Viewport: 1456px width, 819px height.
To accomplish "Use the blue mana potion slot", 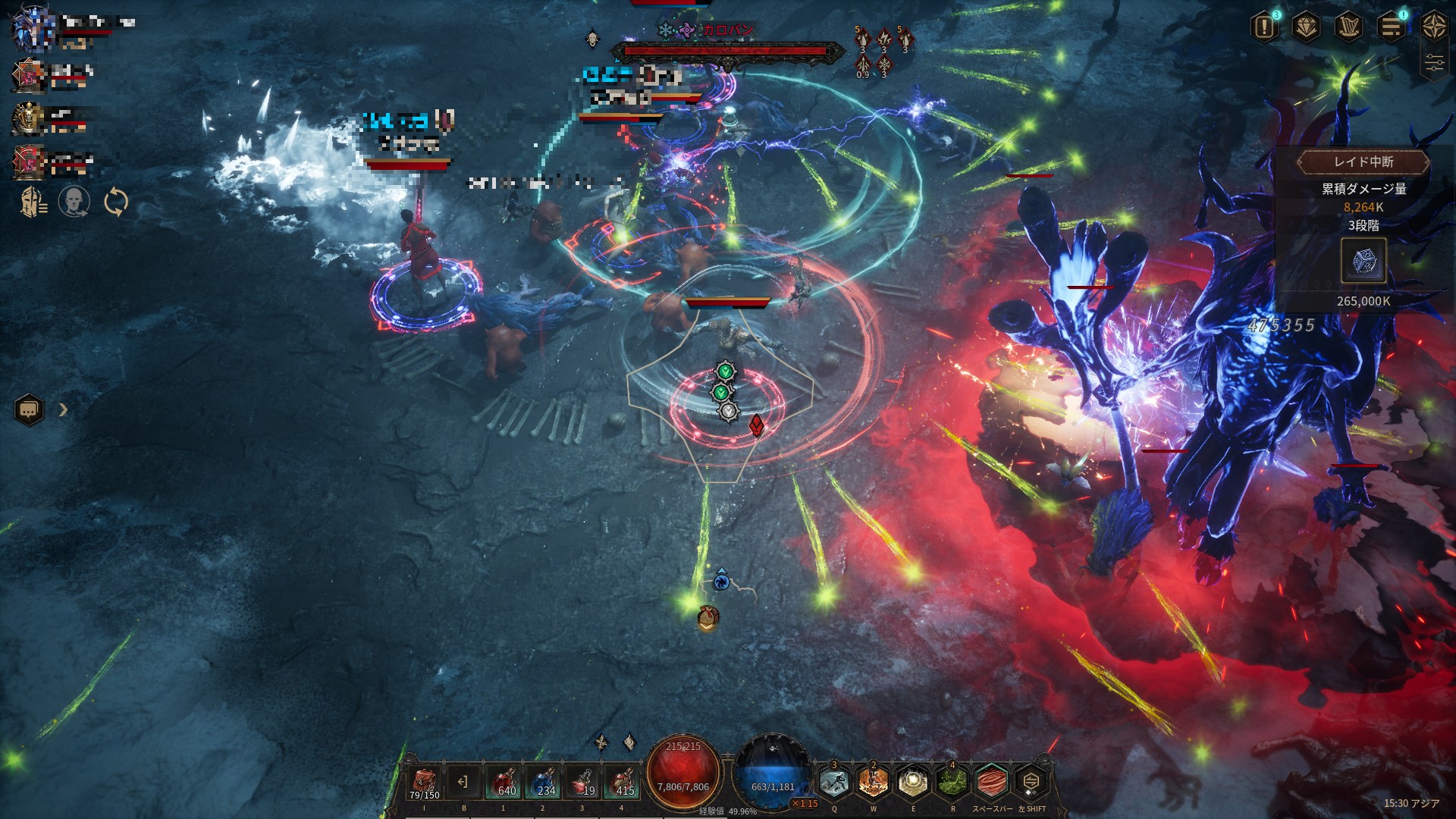I will [543, 782].
